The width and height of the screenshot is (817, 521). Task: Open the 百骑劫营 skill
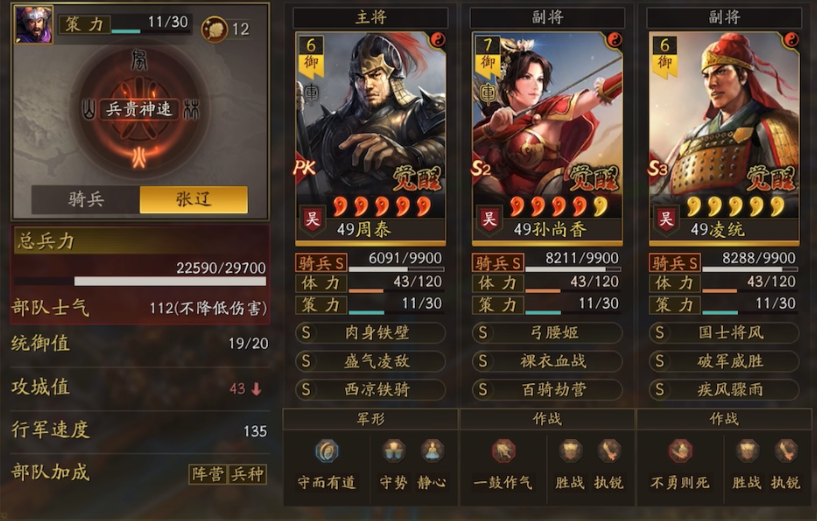pos(547,389)
